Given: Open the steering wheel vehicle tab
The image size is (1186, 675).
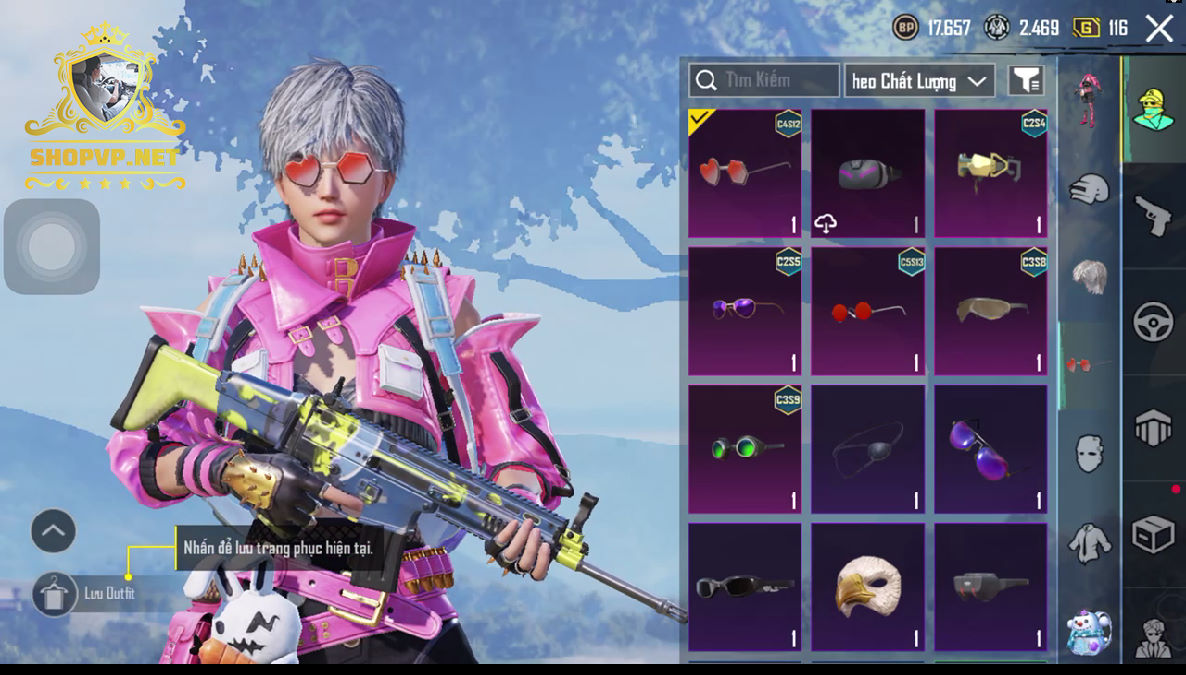Looking at the screenshot, I should [x=1153, y=322].
